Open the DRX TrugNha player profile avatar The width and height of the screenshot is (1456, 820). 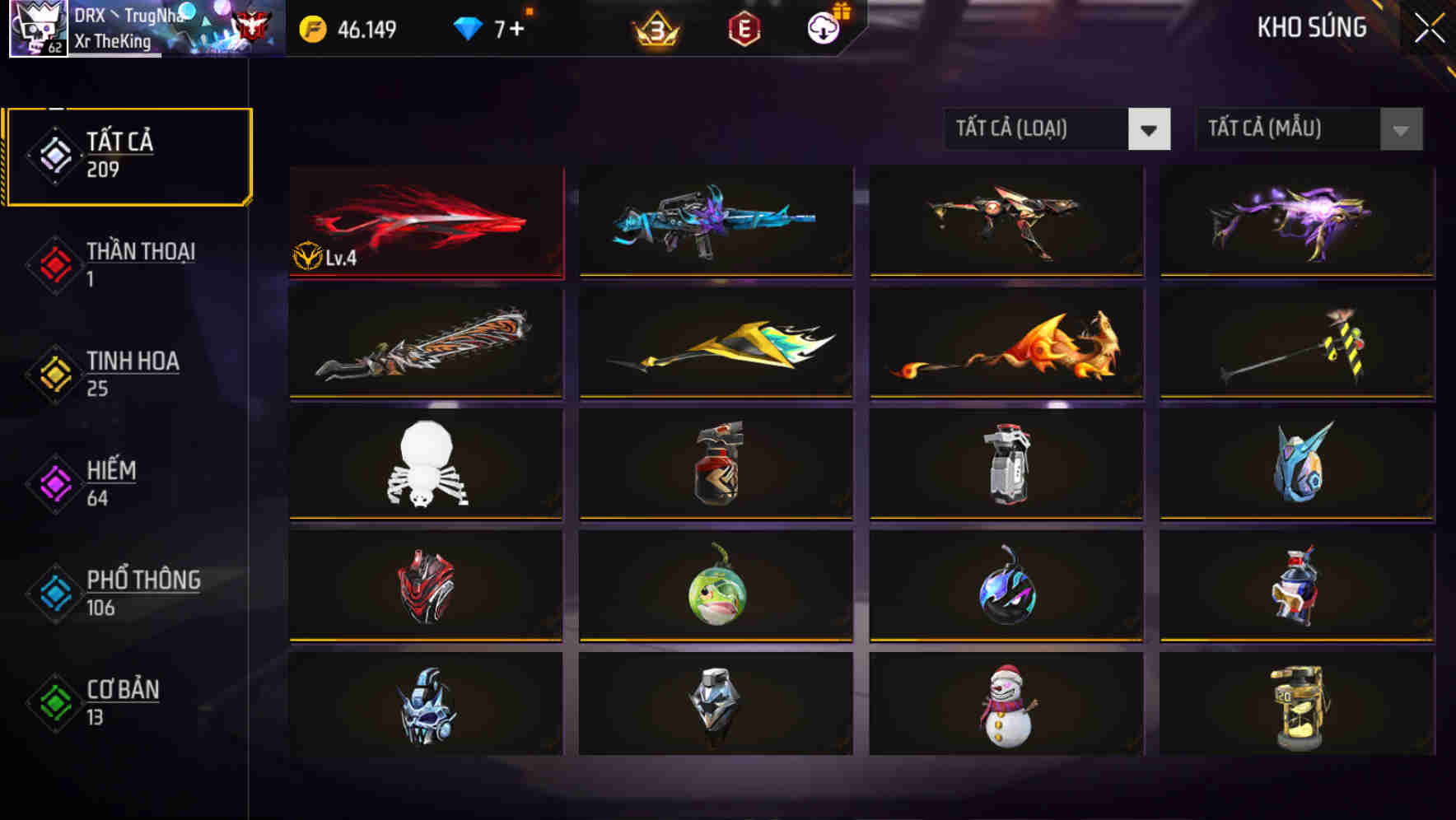[37, 29]
